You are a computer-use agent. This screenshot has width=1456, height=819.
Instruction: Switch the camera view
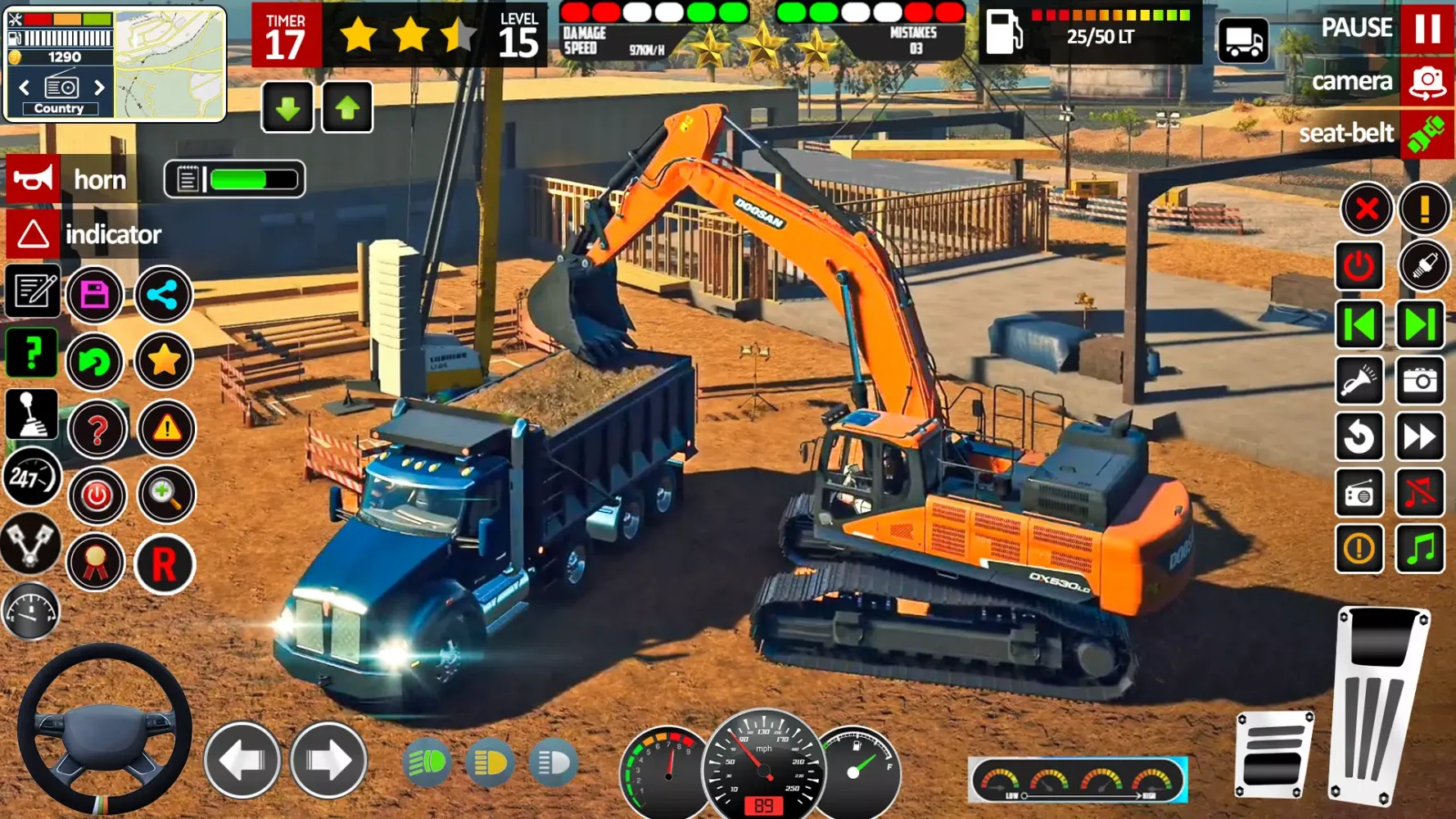(x=1427, y=82)
